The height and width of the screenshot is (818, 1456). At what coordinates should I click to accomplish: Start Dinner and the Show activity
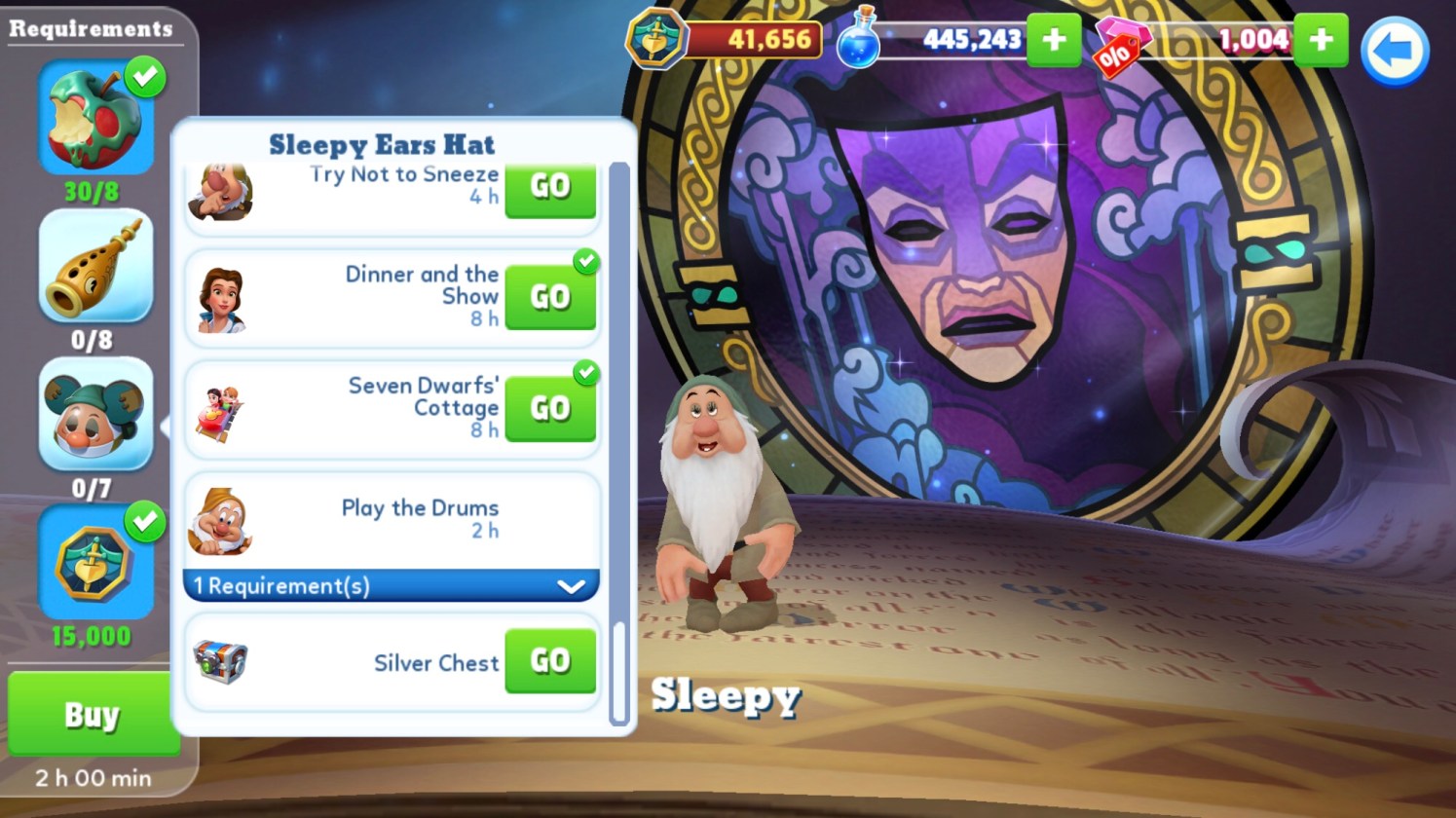tap(549, 297)
